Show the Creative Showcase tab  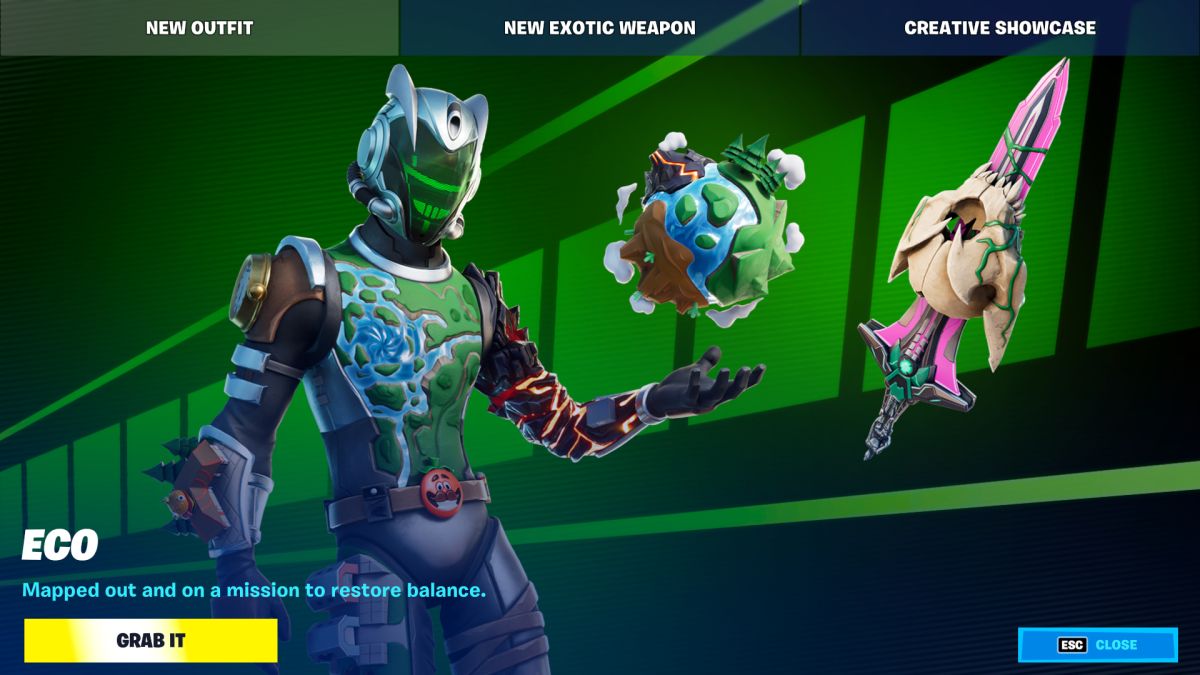1000,28
